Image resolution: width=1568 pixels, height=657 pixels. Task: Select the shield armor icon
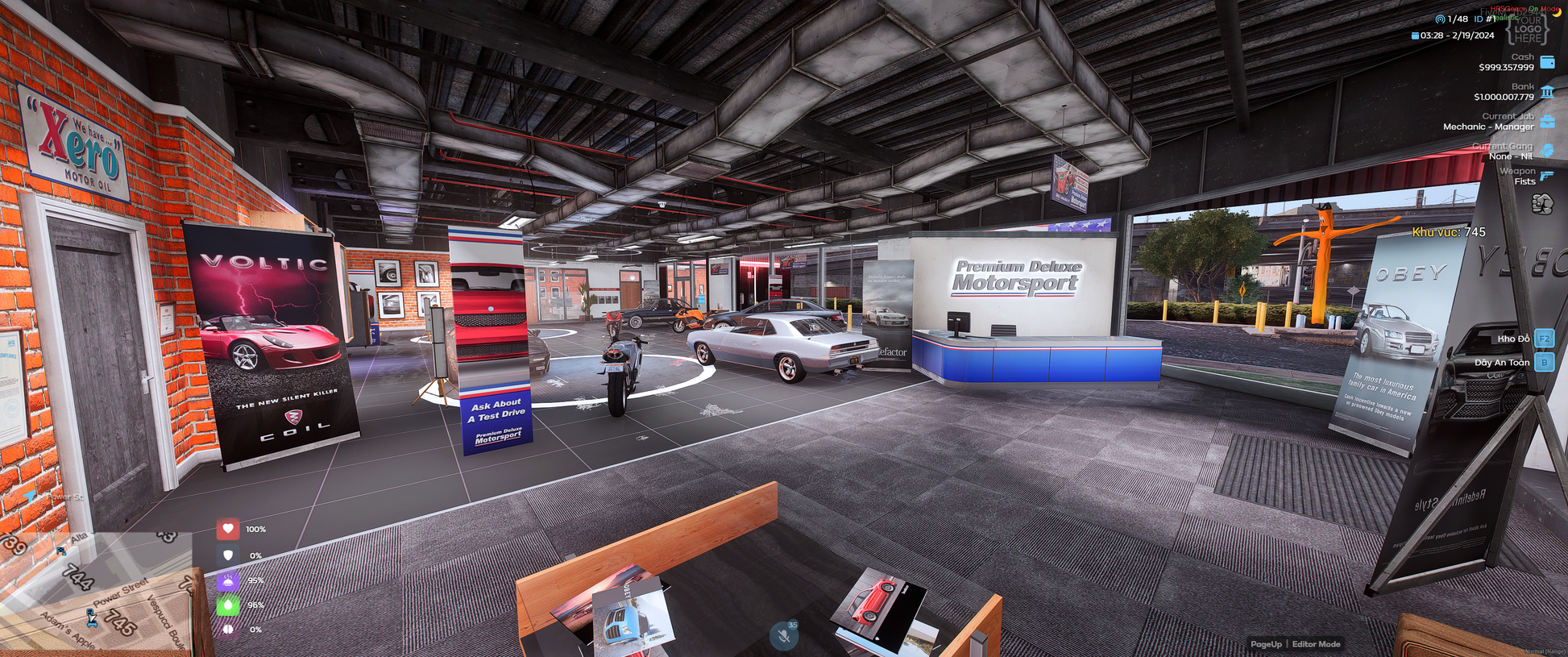228,555
